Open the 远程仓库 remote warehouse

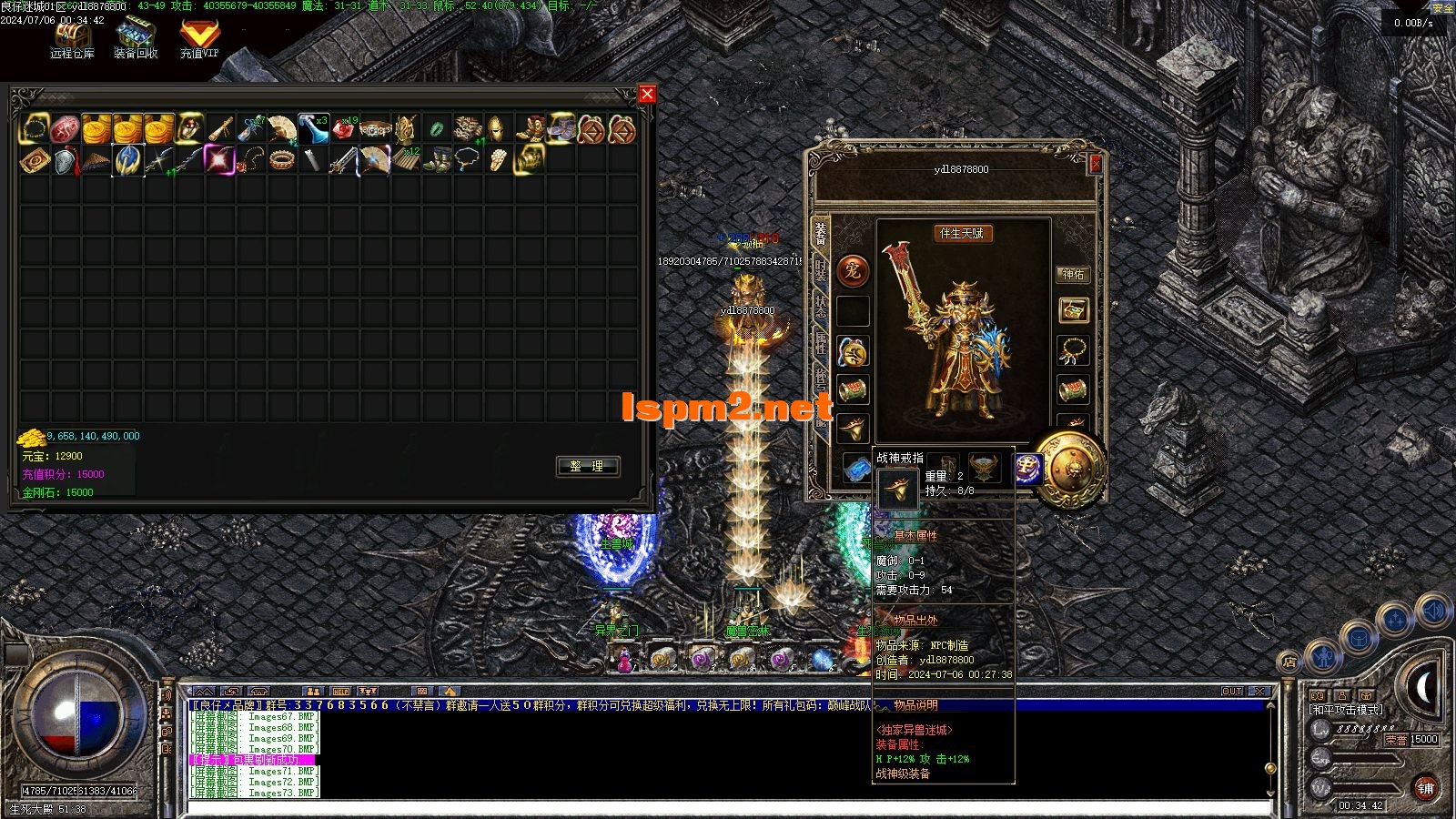coord(72,39)
